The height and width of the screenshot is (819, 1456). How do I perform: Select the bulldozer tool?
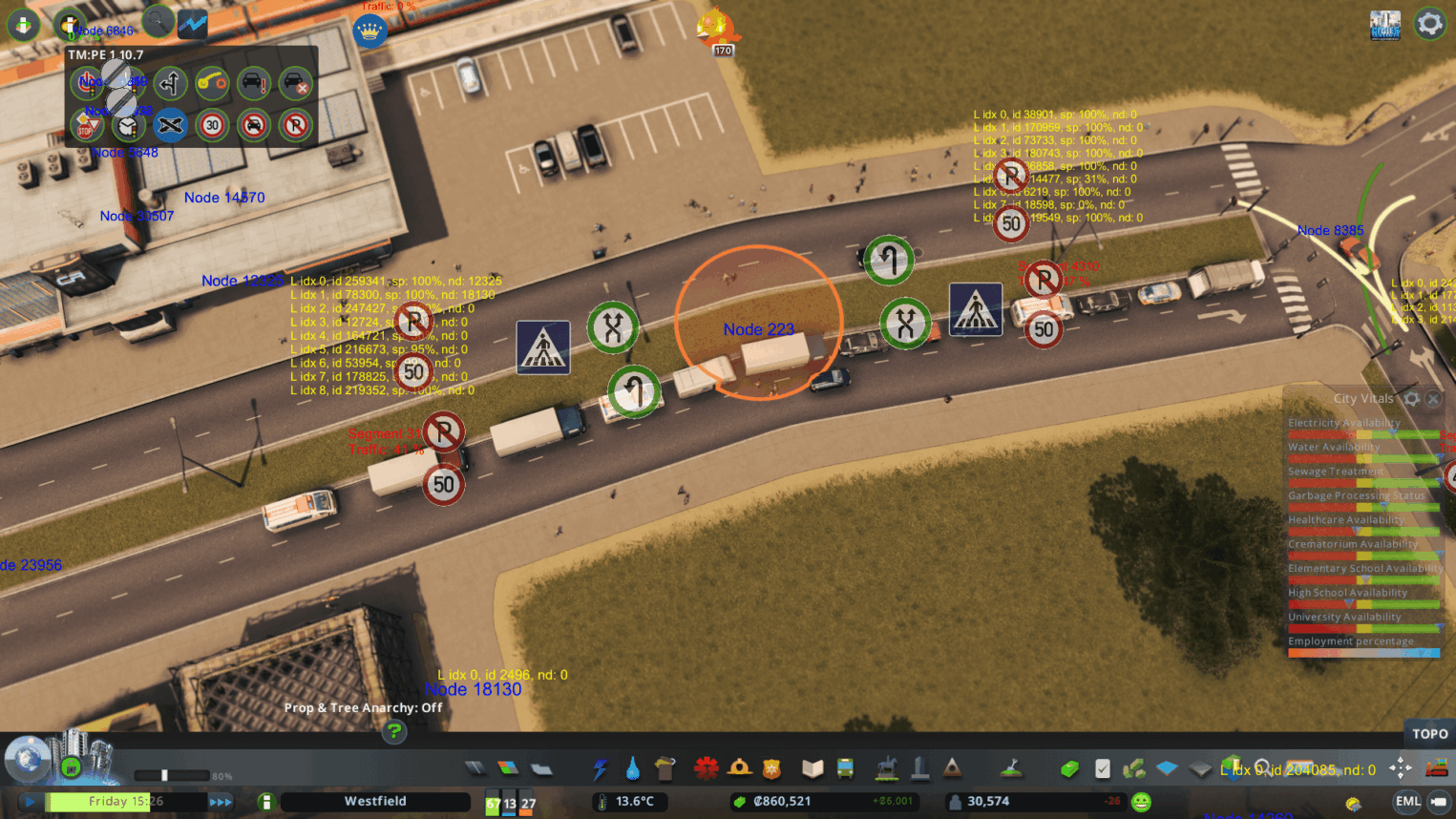pos(1435,768)
